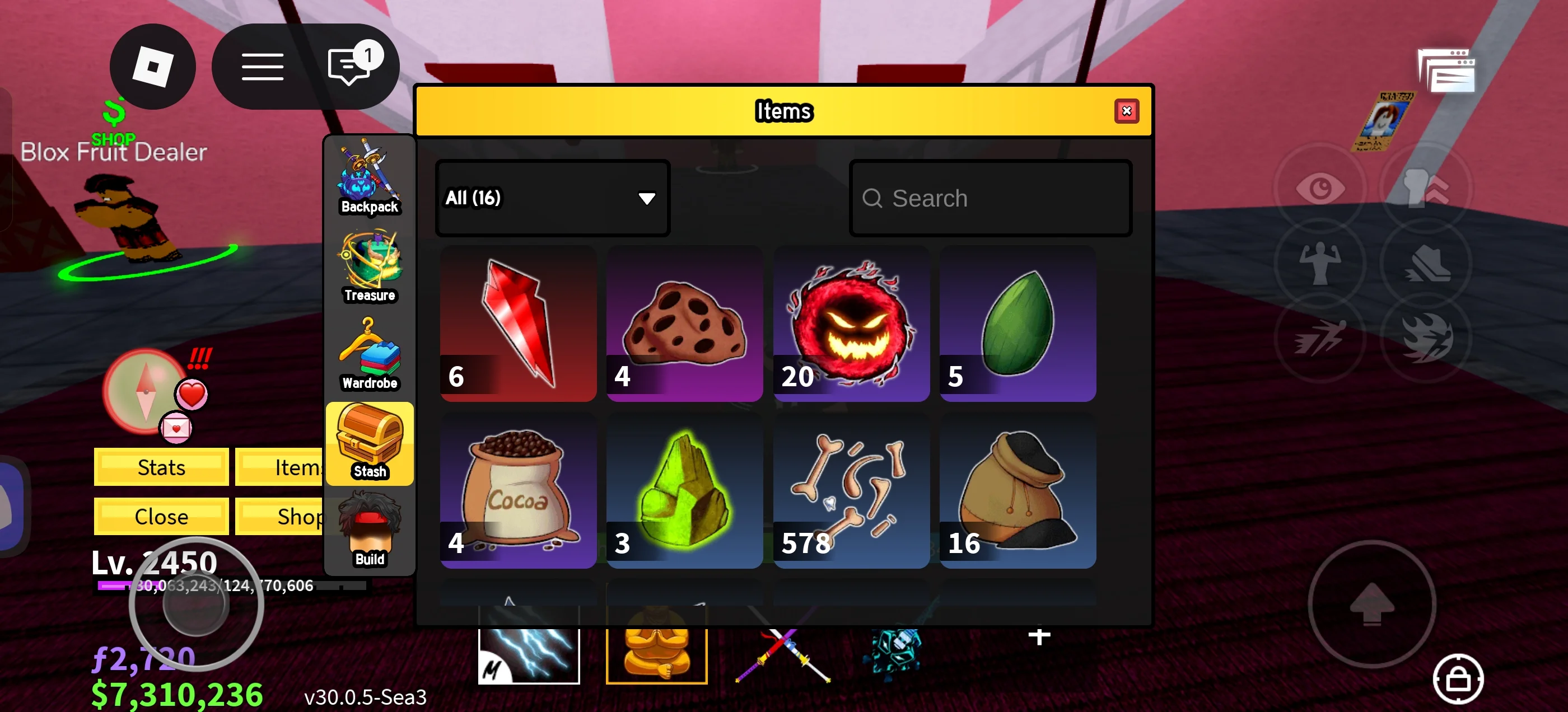Open the Roblox menu logo button

pos(152,67)
